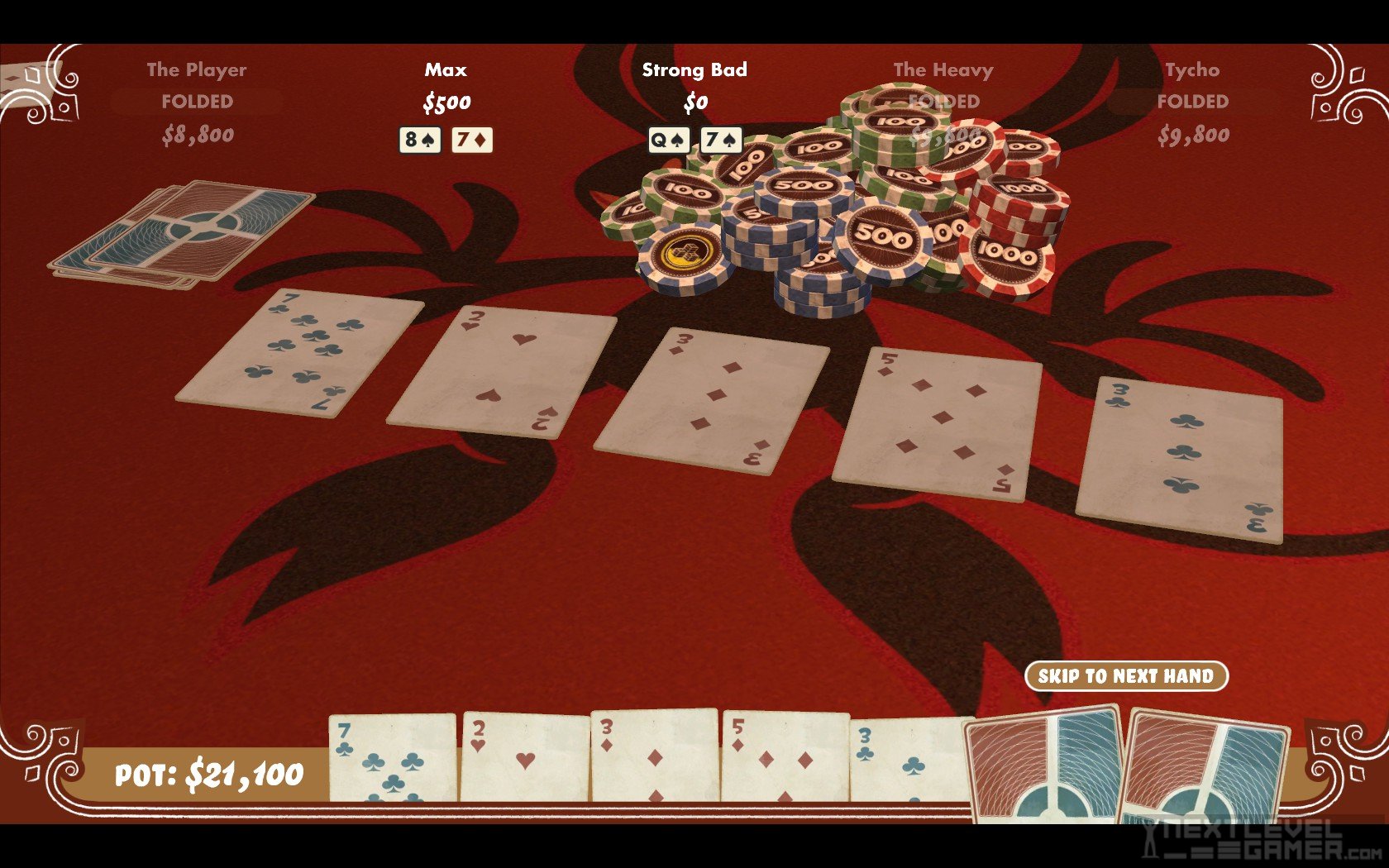Toggle Tycho's FOLDED status label

[x=1191, y=103]
